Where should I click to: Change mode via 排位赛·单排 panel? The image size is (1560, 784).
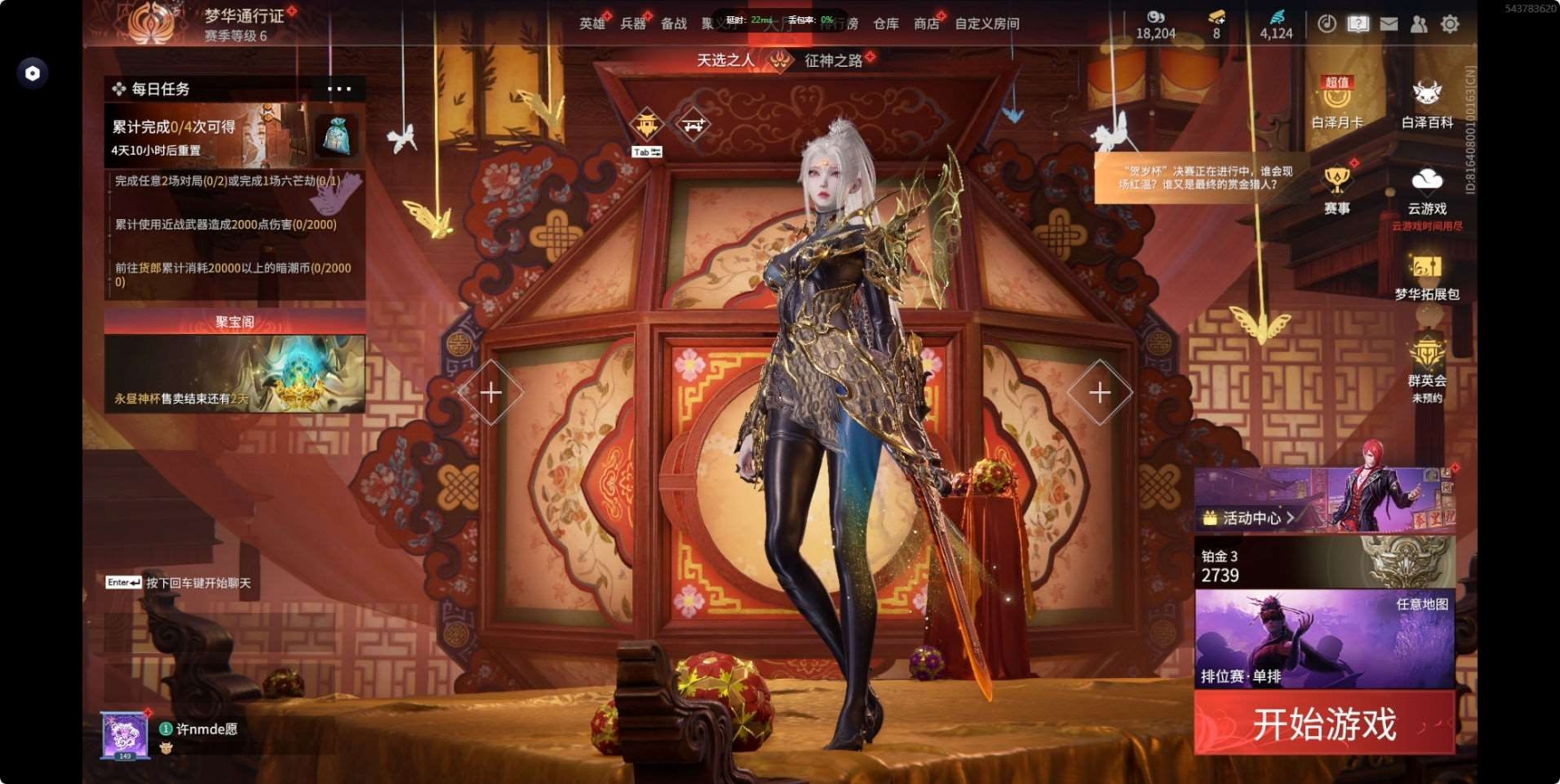[x=1324, y=640]
